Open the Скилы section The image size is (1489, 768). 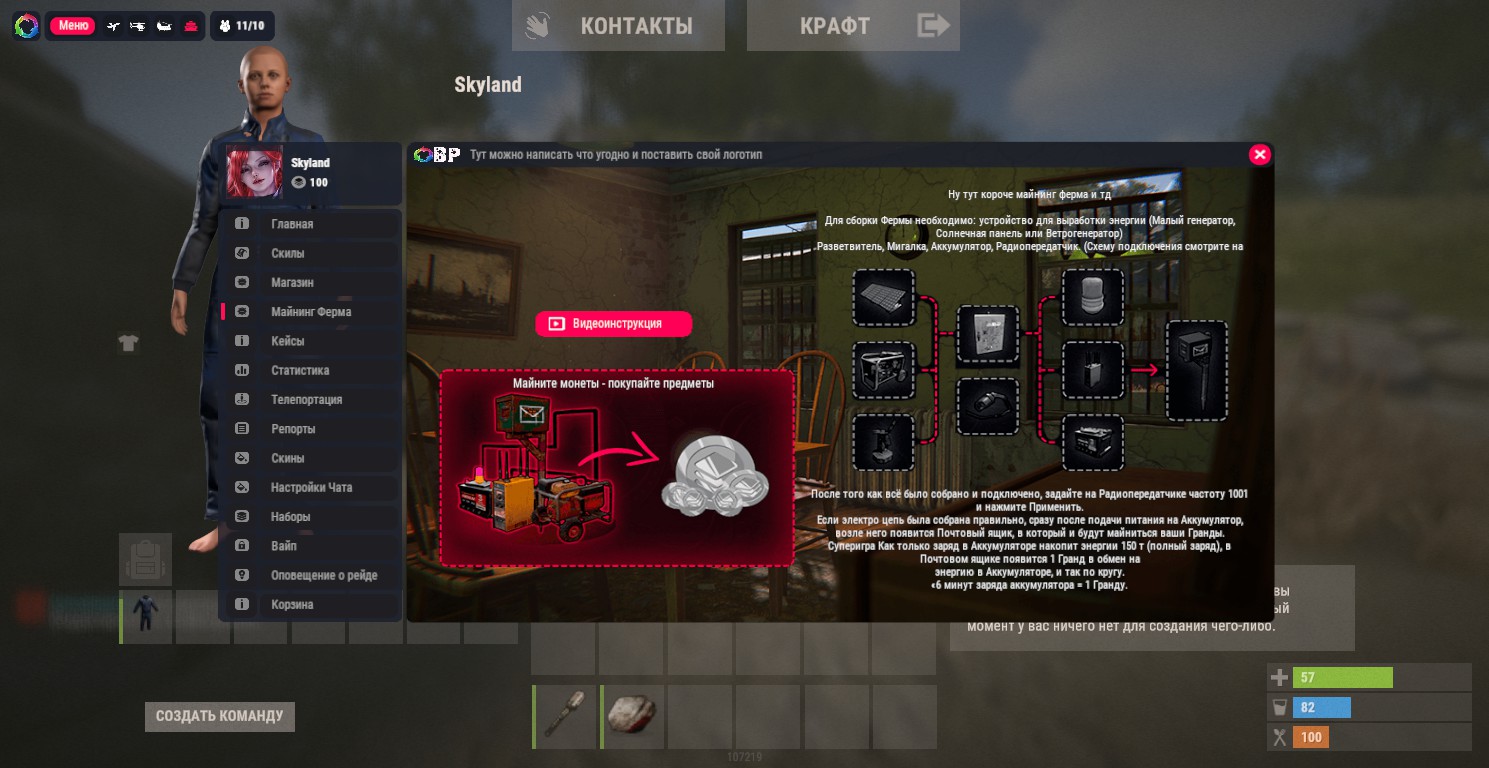pos(310,253)
